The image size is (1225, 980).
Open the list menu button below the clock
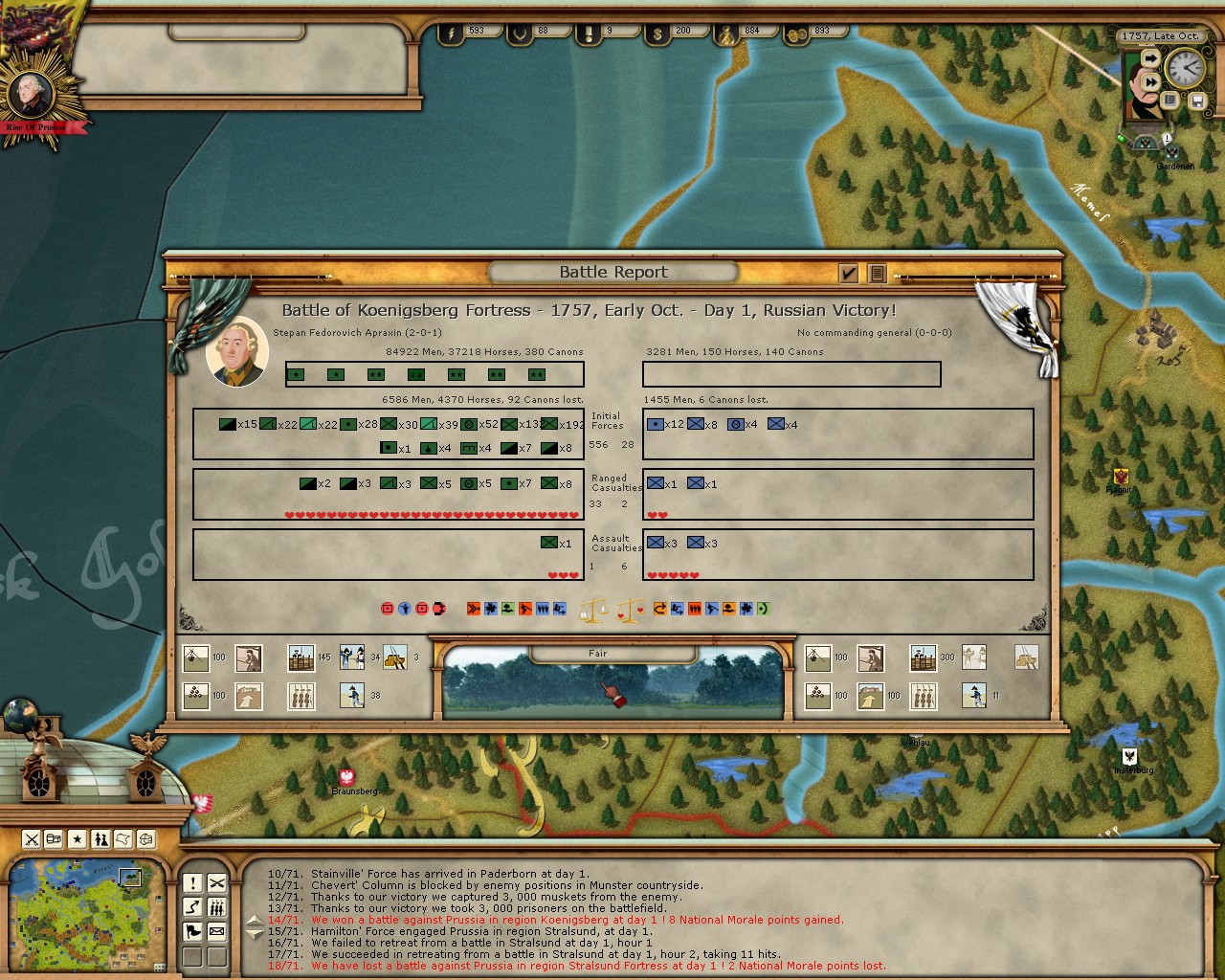1170,100
